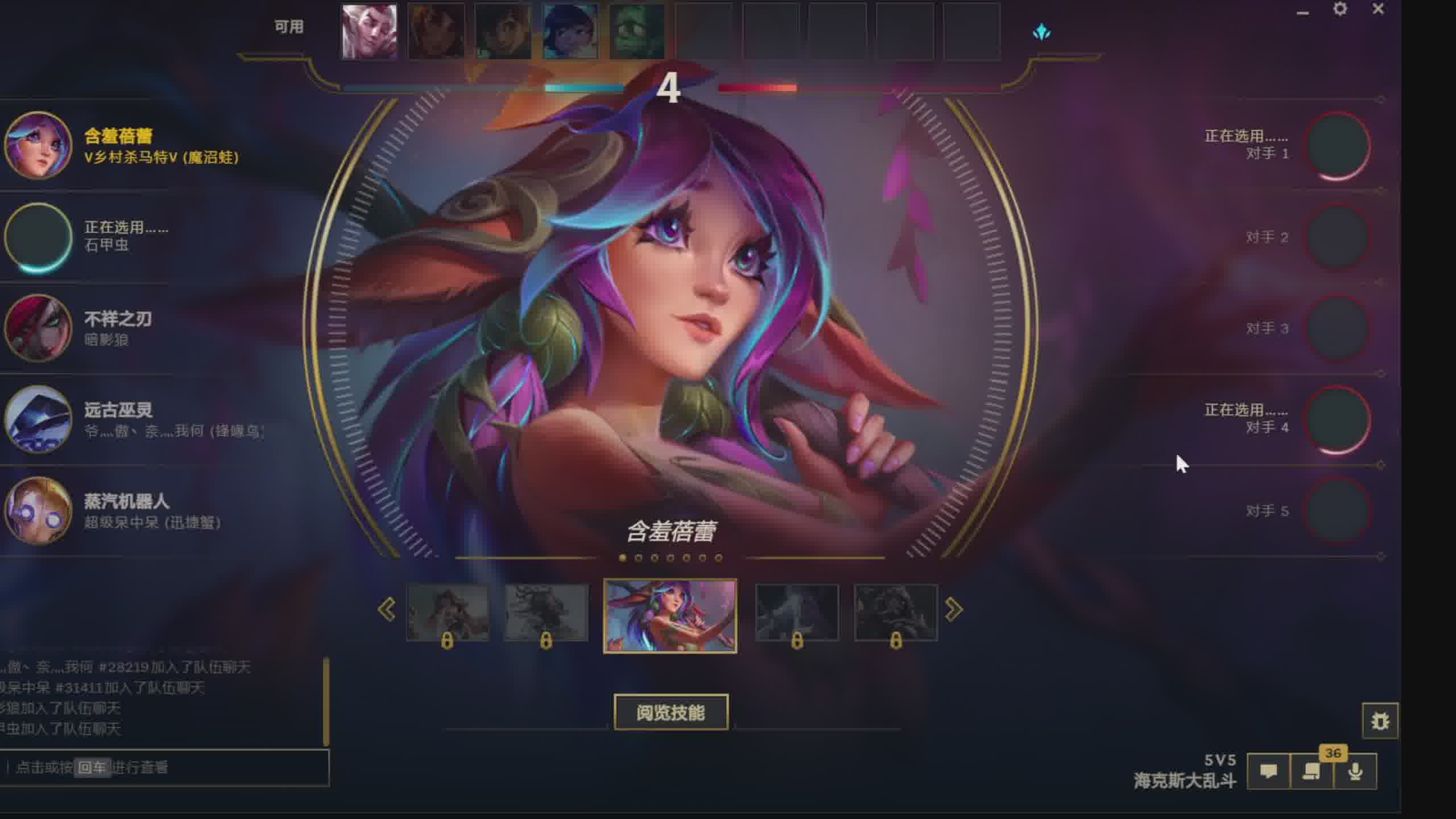Image resolution: width=1456 pixels, height=819 pixels.
Task: Pick the blue-haired champion from the bench
Action: pos(570,32)
